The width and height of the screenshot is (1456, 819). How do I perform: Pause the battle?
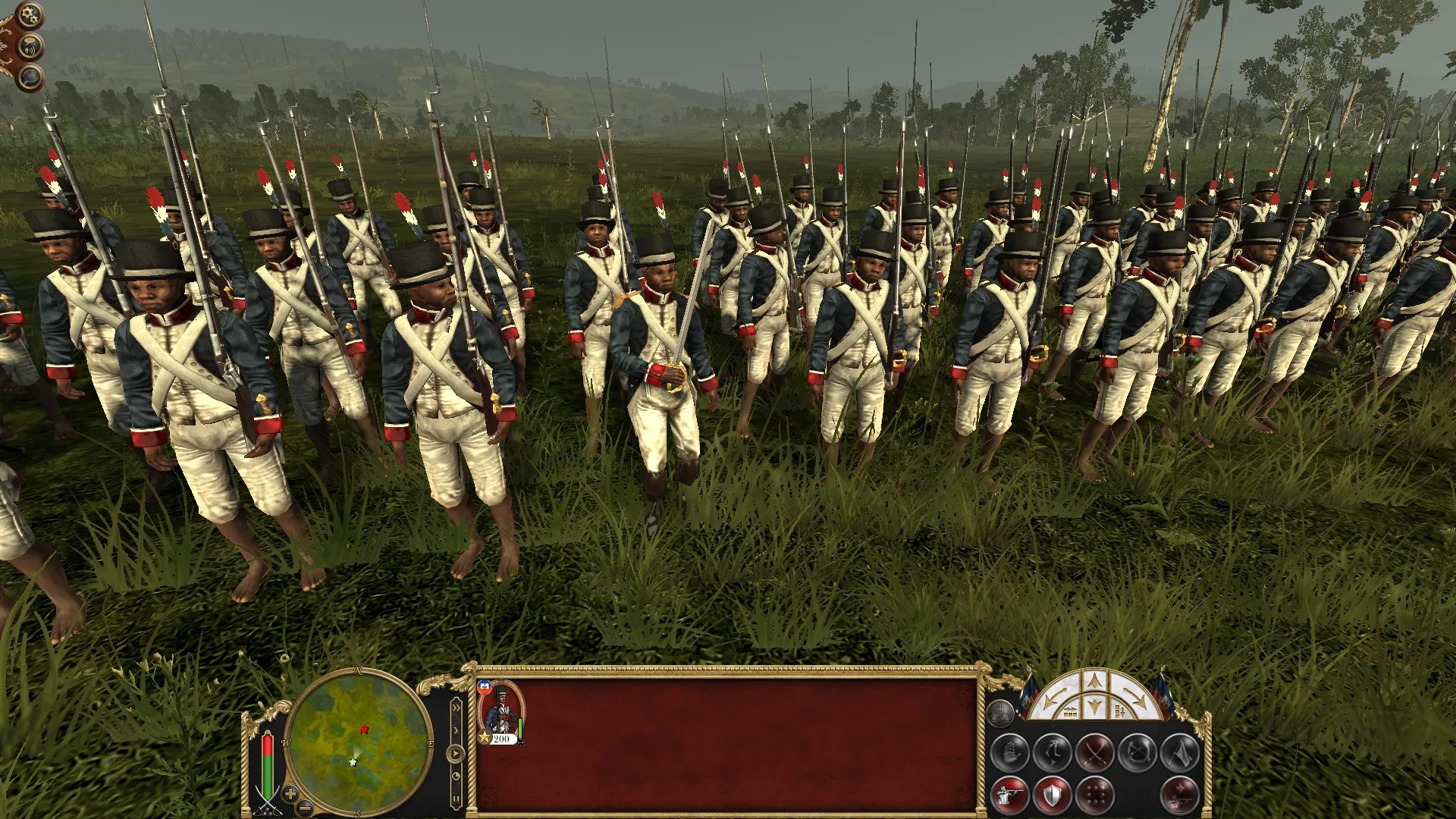click(456, 800)
